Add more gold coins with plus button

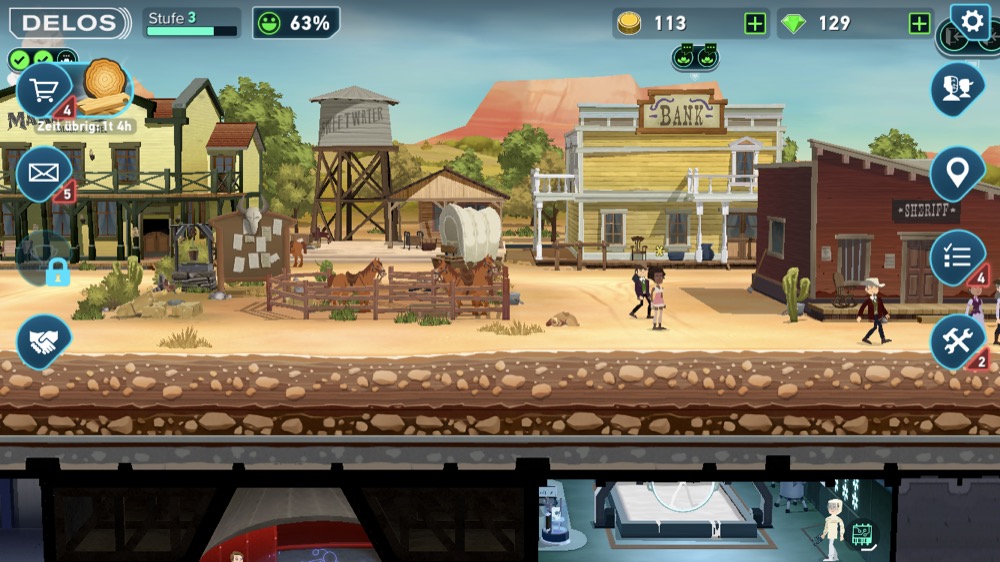tap(755, 24)
